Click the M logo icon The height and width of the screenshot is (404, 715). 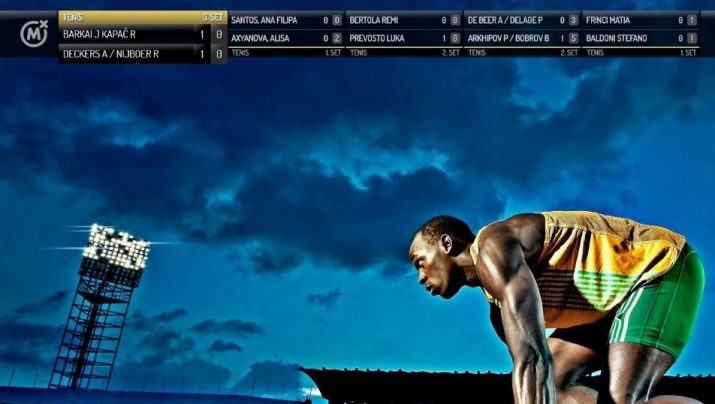[x=34, y=35]
